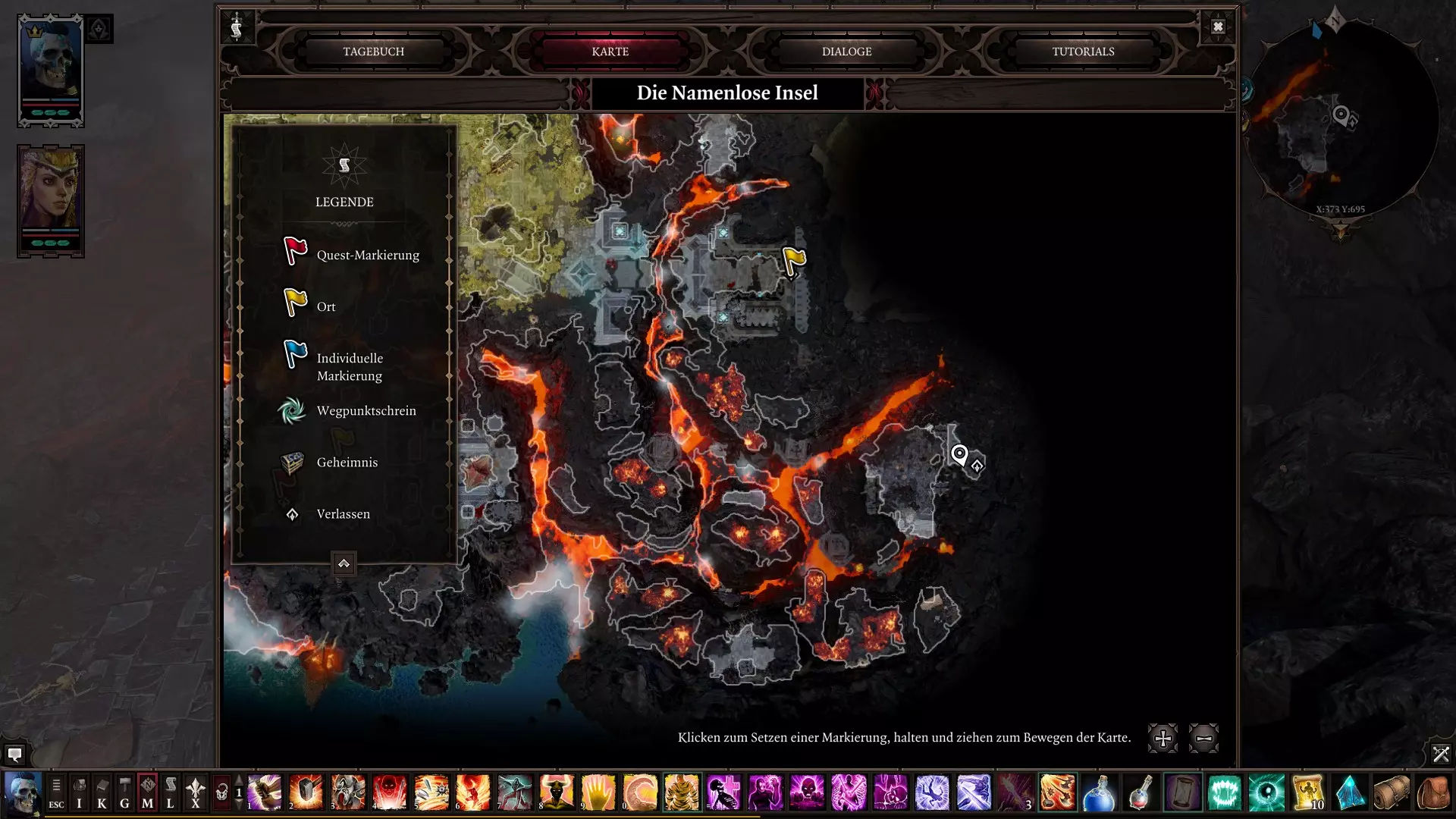Screen dimensions: 1456x819
Task: Open the Dialoge tab
Action: (846, 52)
